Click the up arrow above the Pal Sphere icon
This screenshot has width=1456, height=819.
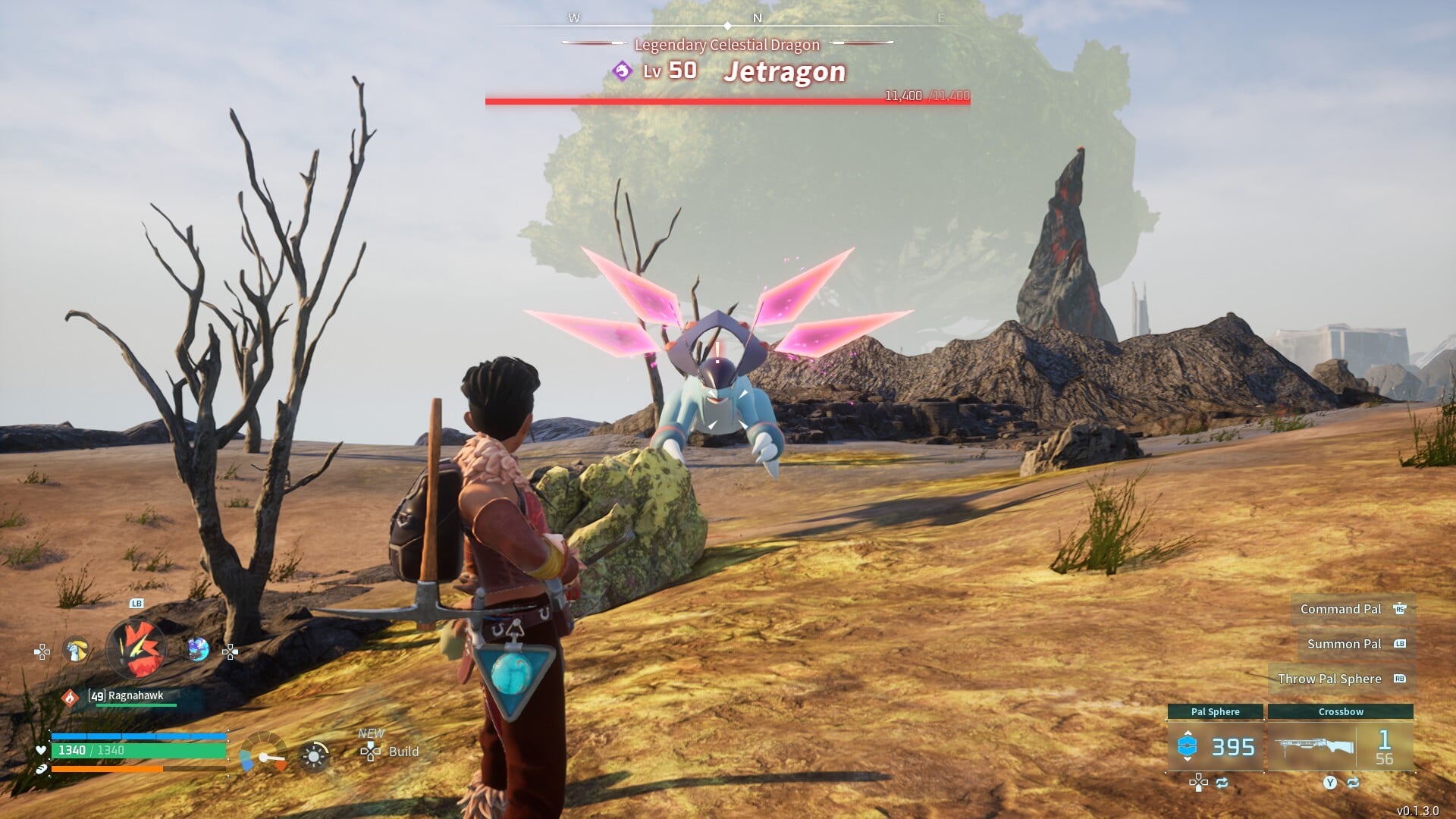click(1187, 733)
